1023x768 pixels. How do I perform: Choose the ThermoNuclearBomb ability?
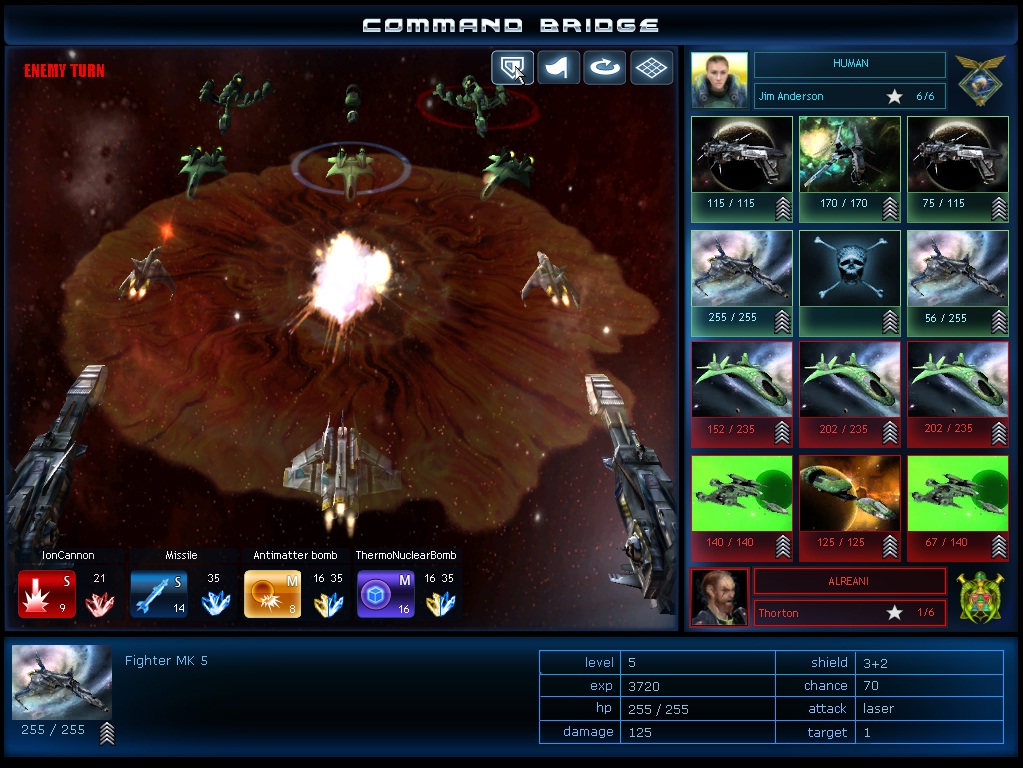click(x=385, y=594)
